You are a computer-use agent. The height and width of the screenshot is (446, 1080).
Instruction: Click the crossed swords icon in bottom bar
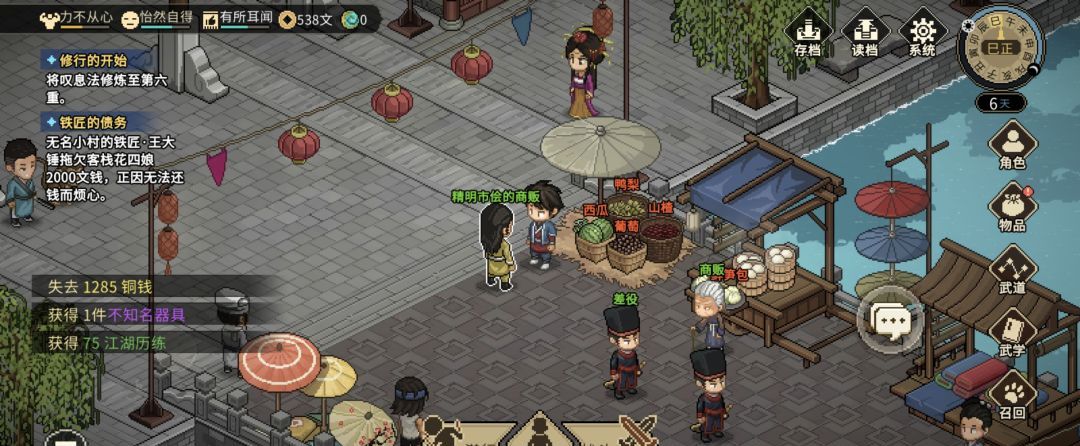point(636,430)
